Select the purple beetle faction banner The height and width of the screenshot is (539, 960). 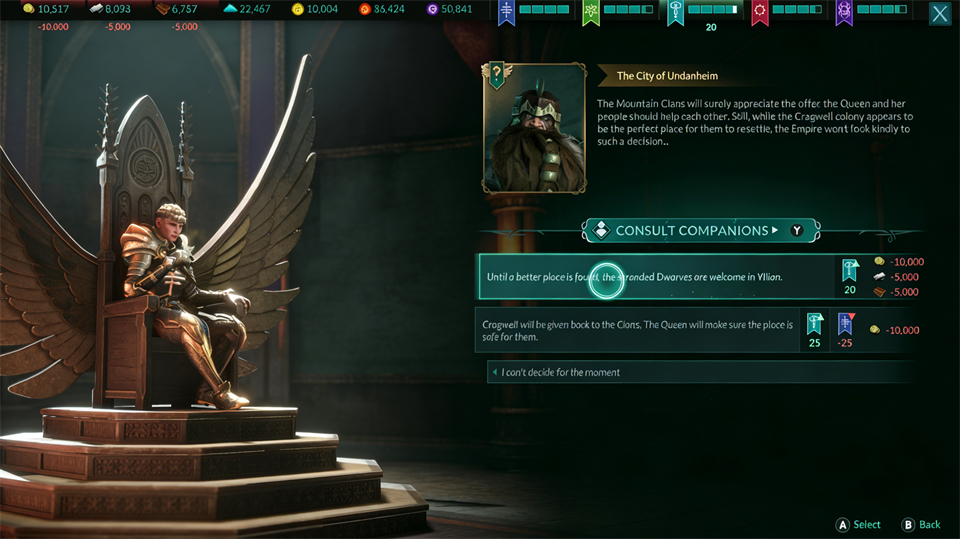[x=844, y=13]
